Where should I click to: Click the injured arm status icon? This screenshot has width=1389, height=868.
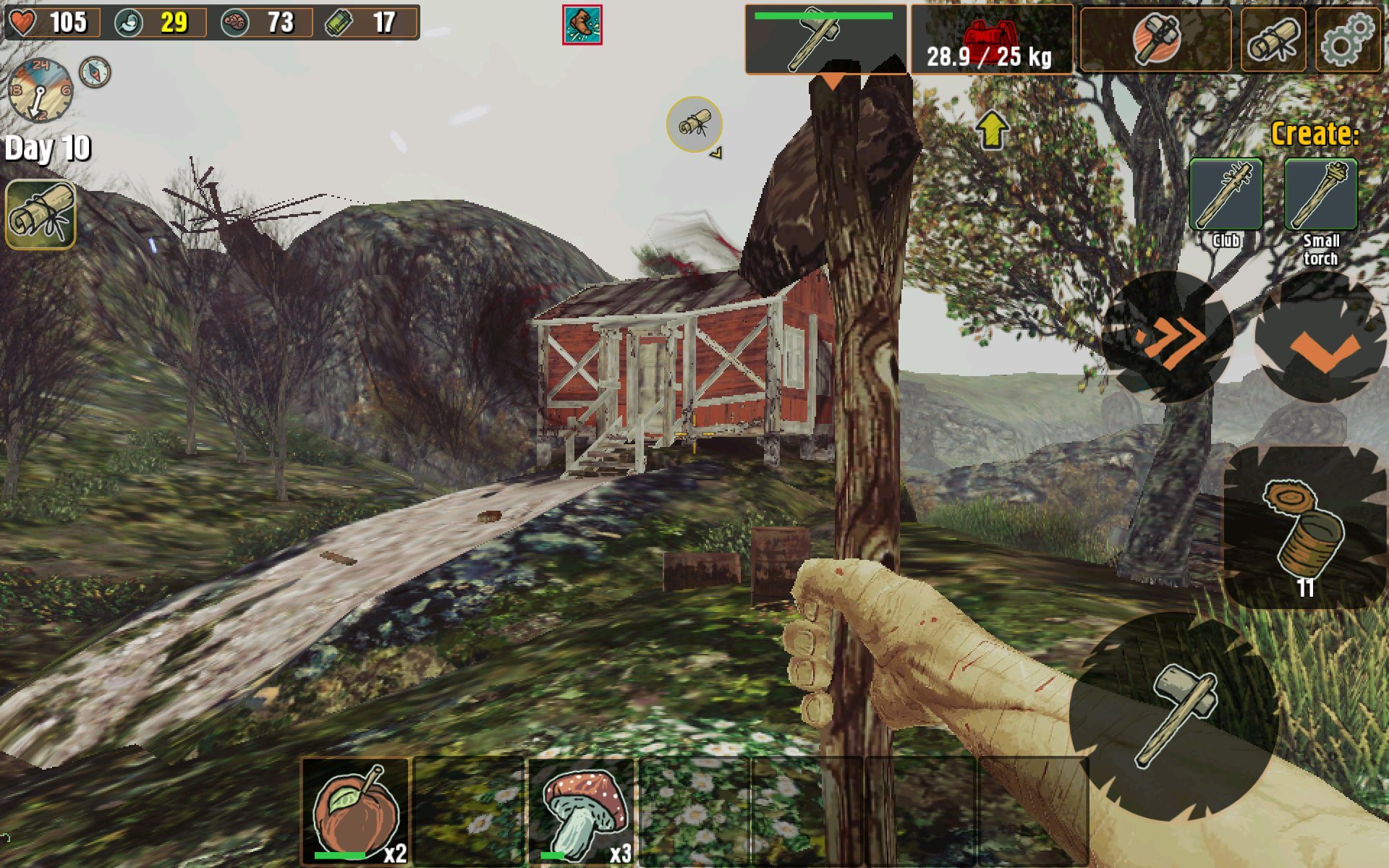(x=582, y=25)
